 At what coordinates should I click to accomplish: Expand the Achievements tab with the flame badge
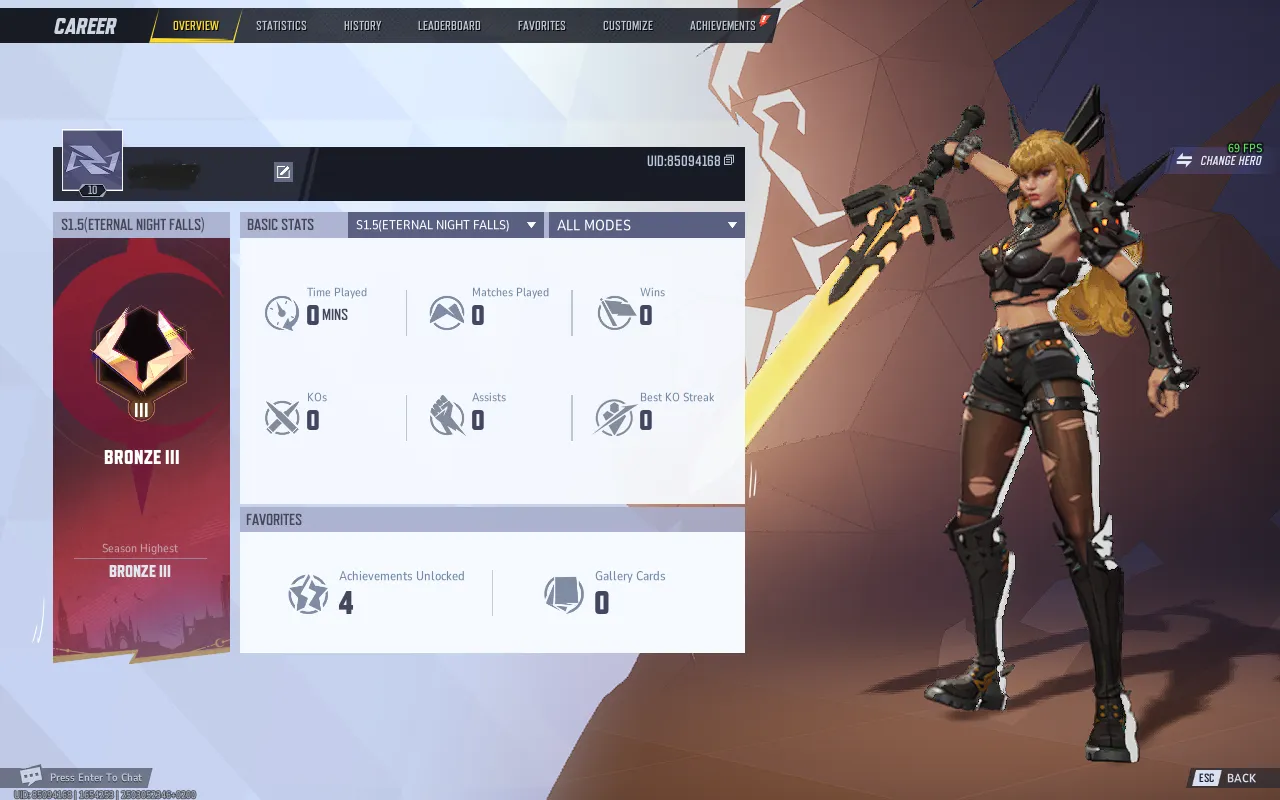click(723, 25)
